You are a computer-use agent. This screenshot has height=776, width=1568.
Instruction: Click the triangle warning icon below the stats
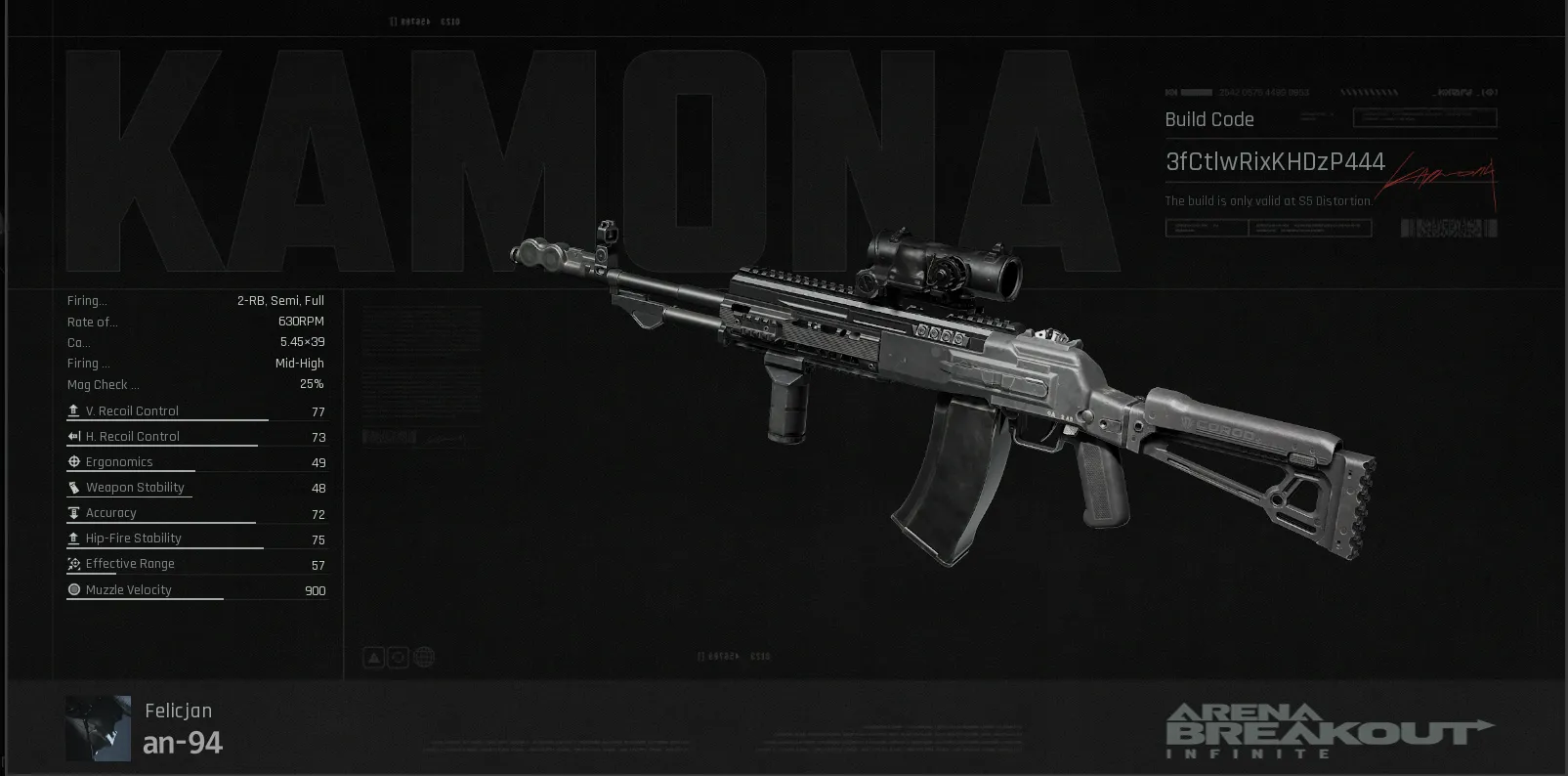pyautogui.click(x=374, y=657)
